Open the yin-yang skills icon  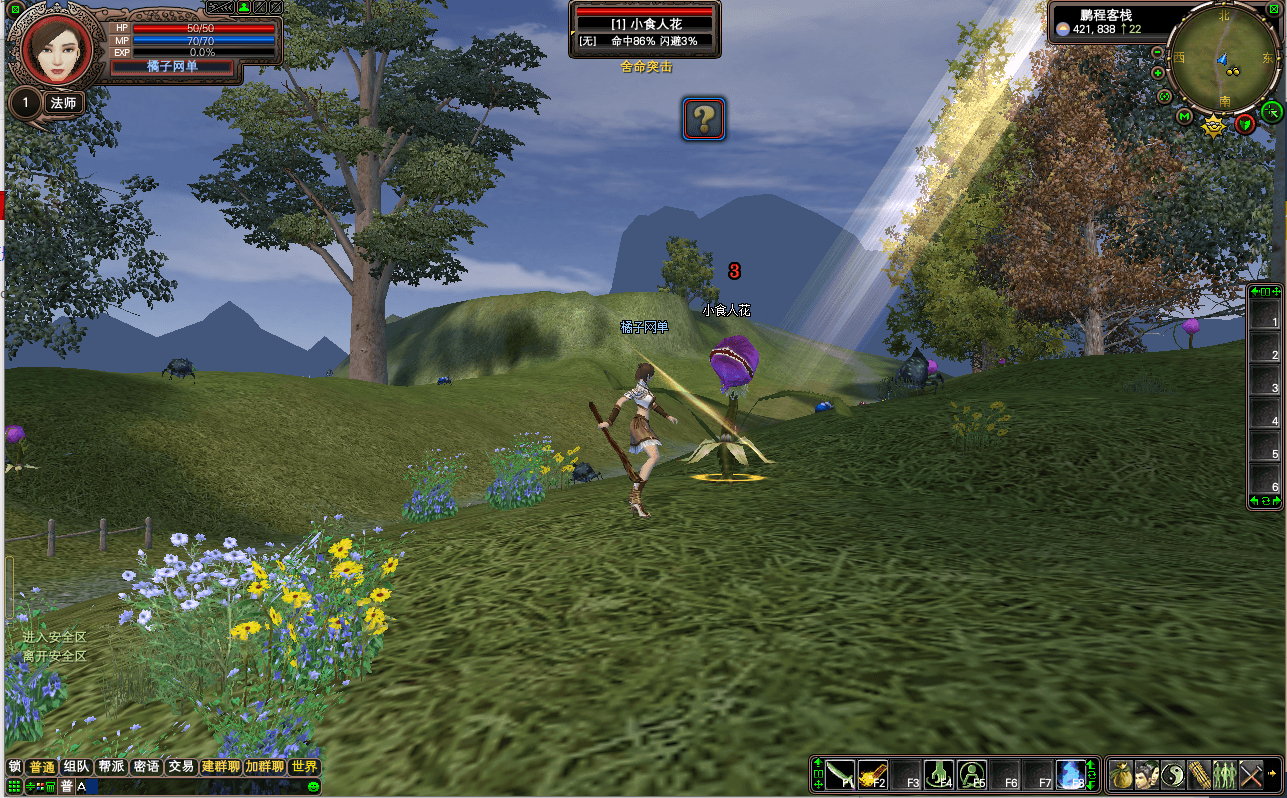point(1173,774)
